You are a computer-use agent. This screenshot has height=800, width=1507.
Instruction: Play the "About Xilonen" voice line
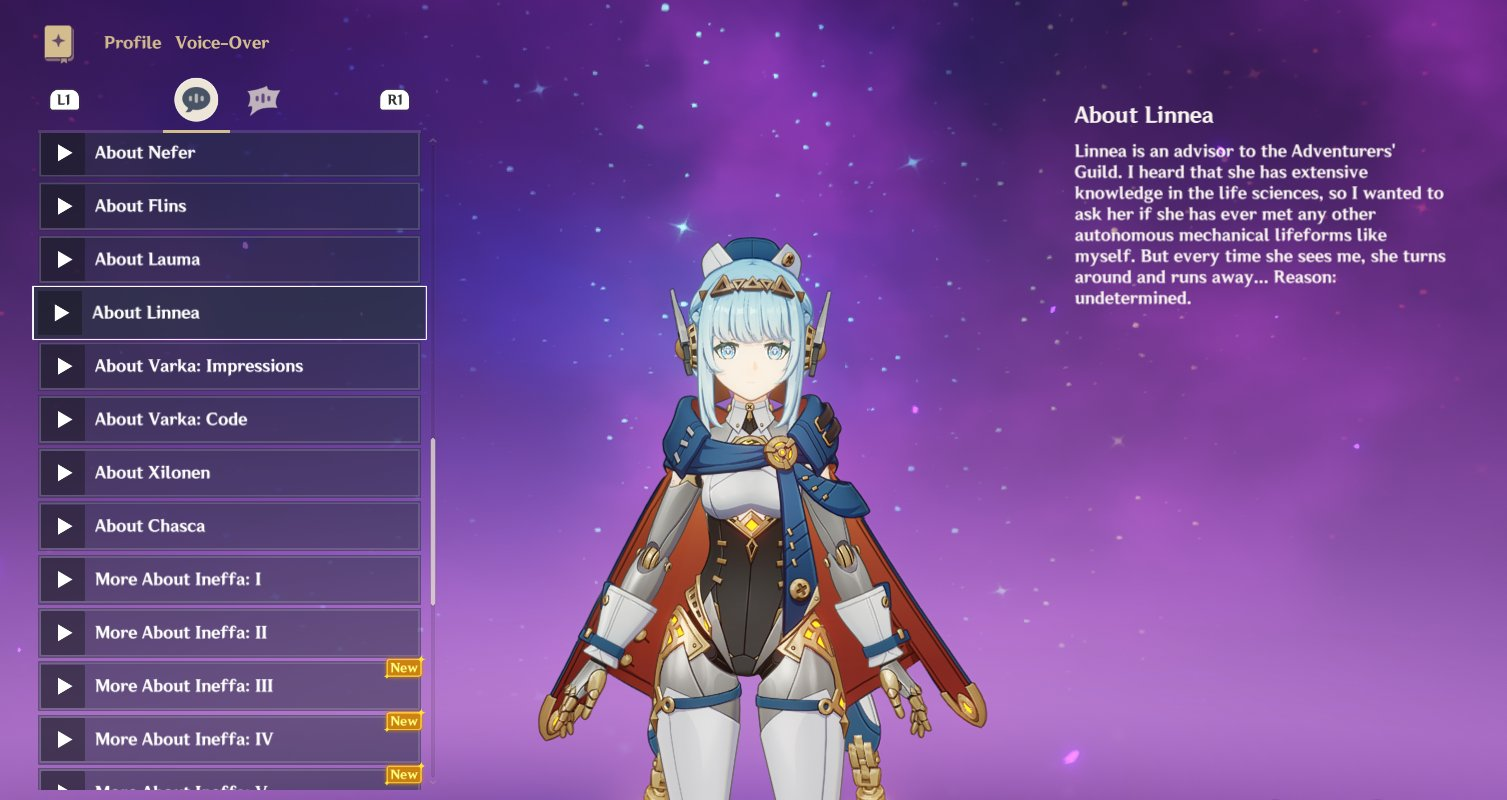tap(63, 472)
